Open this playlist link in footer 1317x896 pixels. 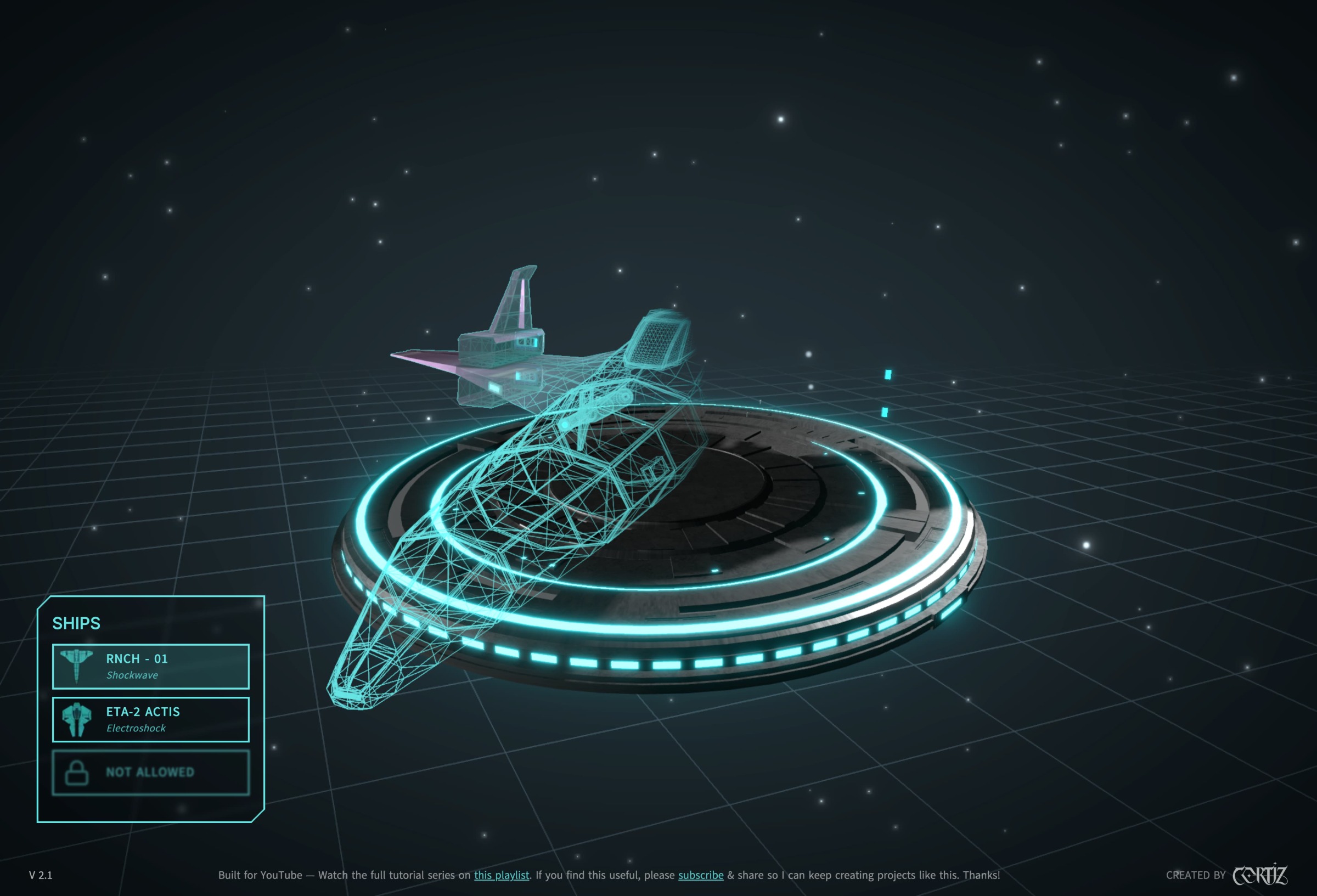coord(502,875)
